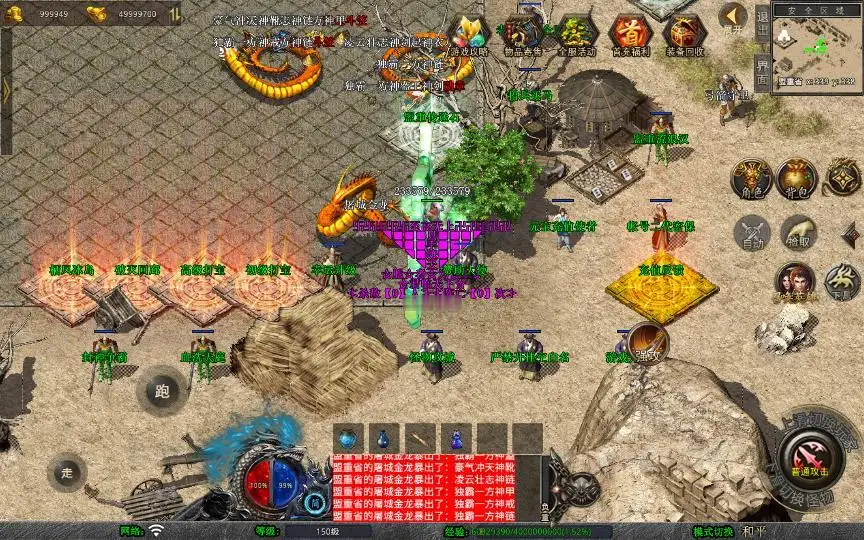Open the minimap of the safe zone
Viewport: 864px width, 540px height.
click(817, 50)
